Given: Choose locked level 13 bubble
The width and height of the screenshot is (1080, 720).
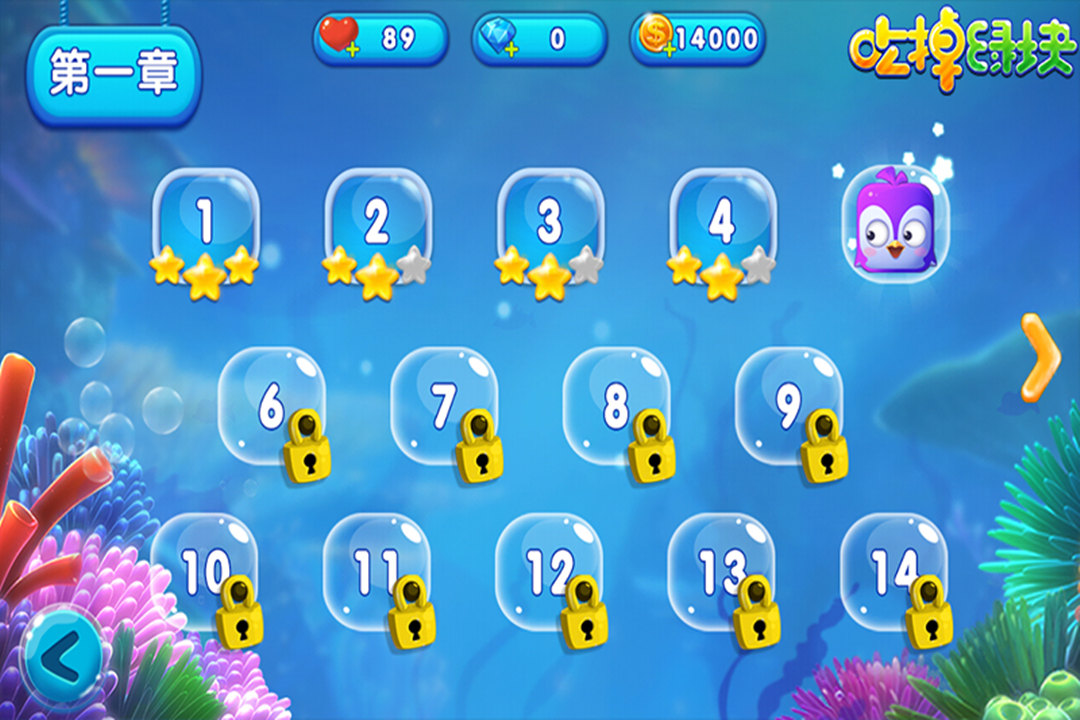Looking at the screenshot, I should pos(721,570).
